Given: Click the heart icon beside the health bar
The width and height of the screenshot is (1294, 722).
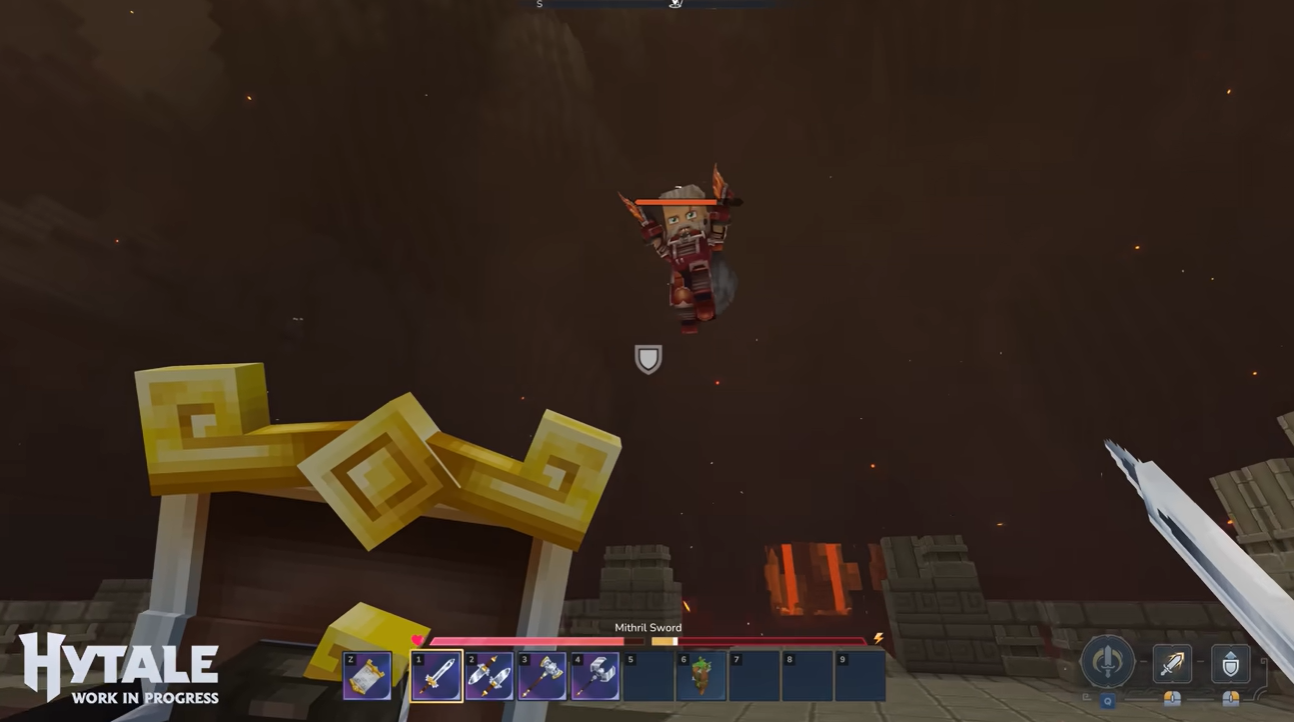Looking at the screenshot, I should pyautogui.click(x=416, y=640).
